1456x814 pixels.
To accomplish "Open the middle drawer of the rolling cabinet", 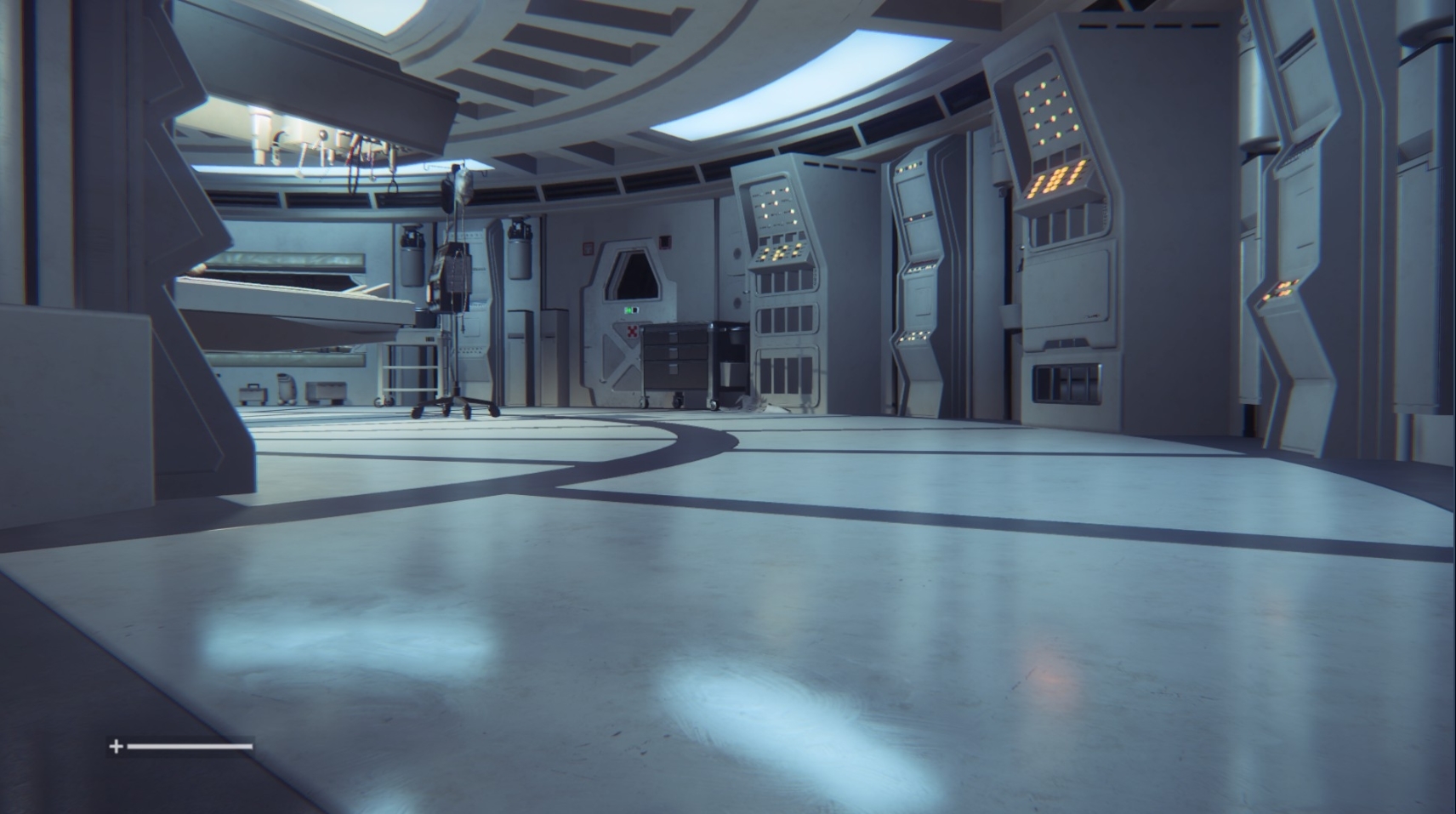I will coord(673,351).
